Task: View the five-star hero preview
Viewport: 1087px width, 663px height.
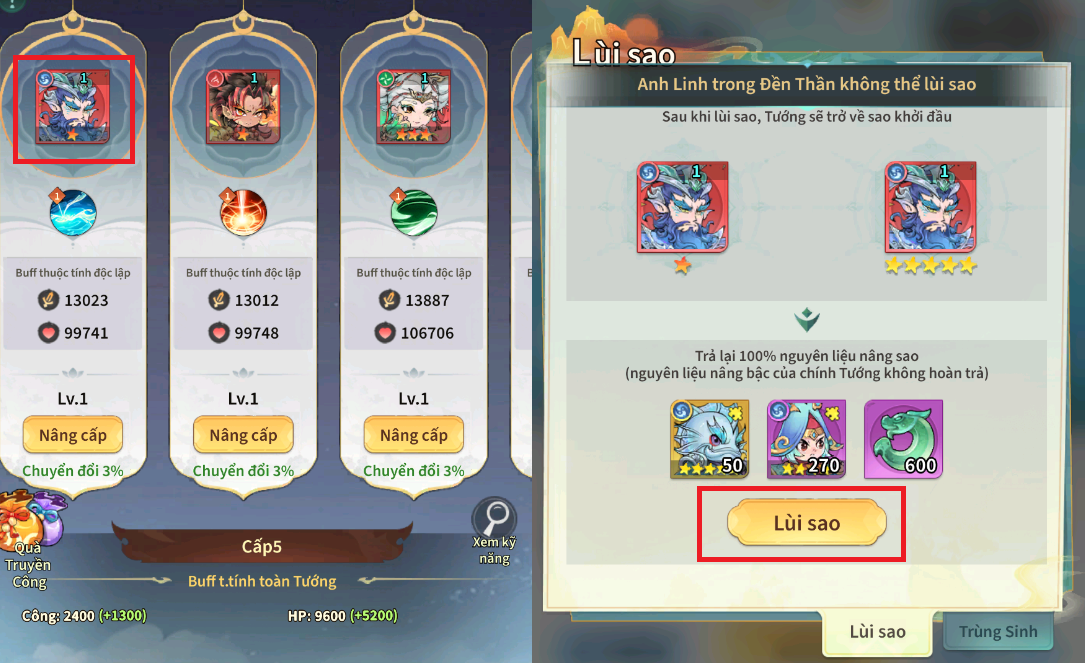Action: coord(931,210)
